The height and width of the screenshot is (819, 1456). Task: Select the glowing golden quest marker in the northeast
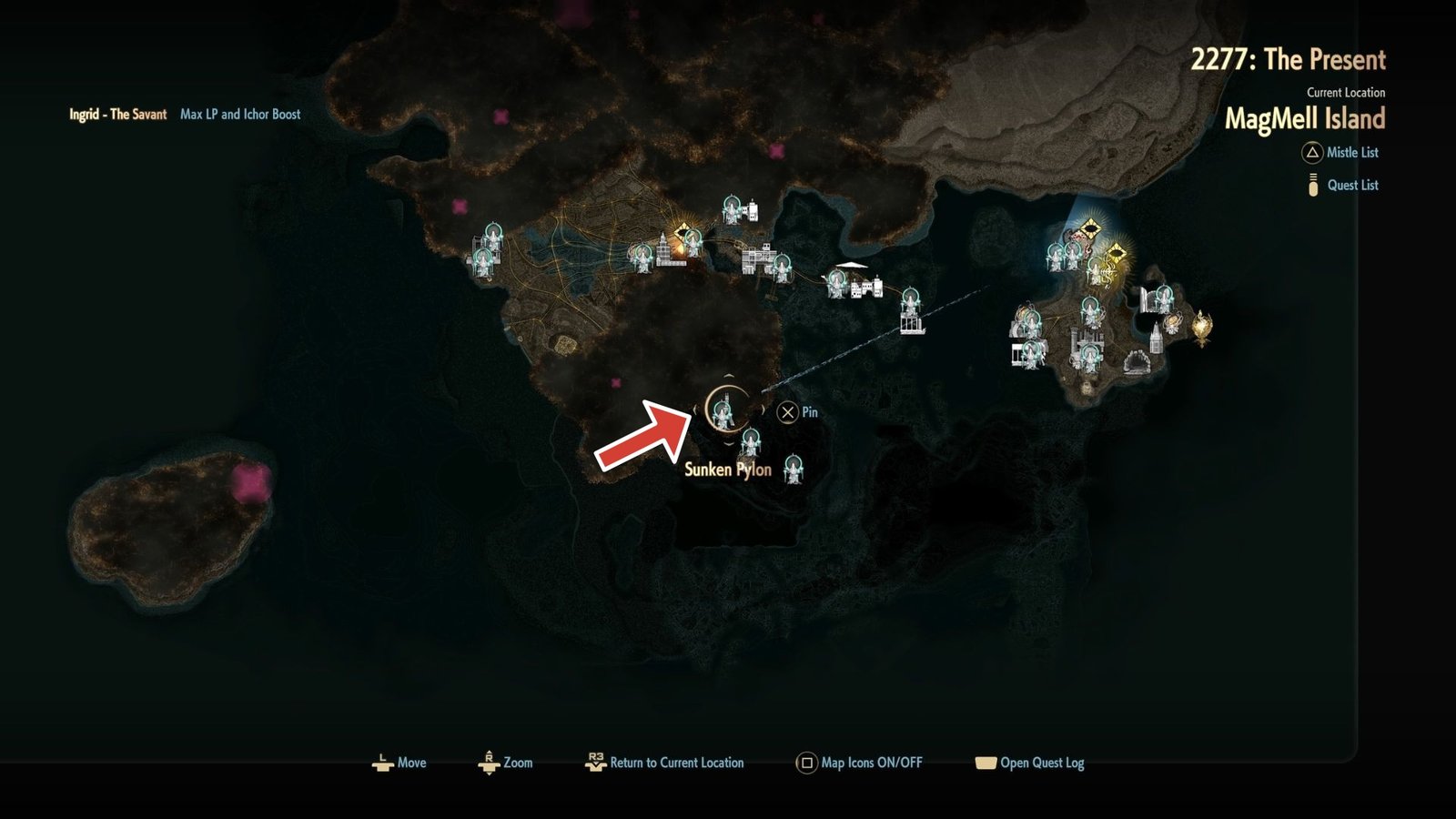click(x=1117, y=253)
